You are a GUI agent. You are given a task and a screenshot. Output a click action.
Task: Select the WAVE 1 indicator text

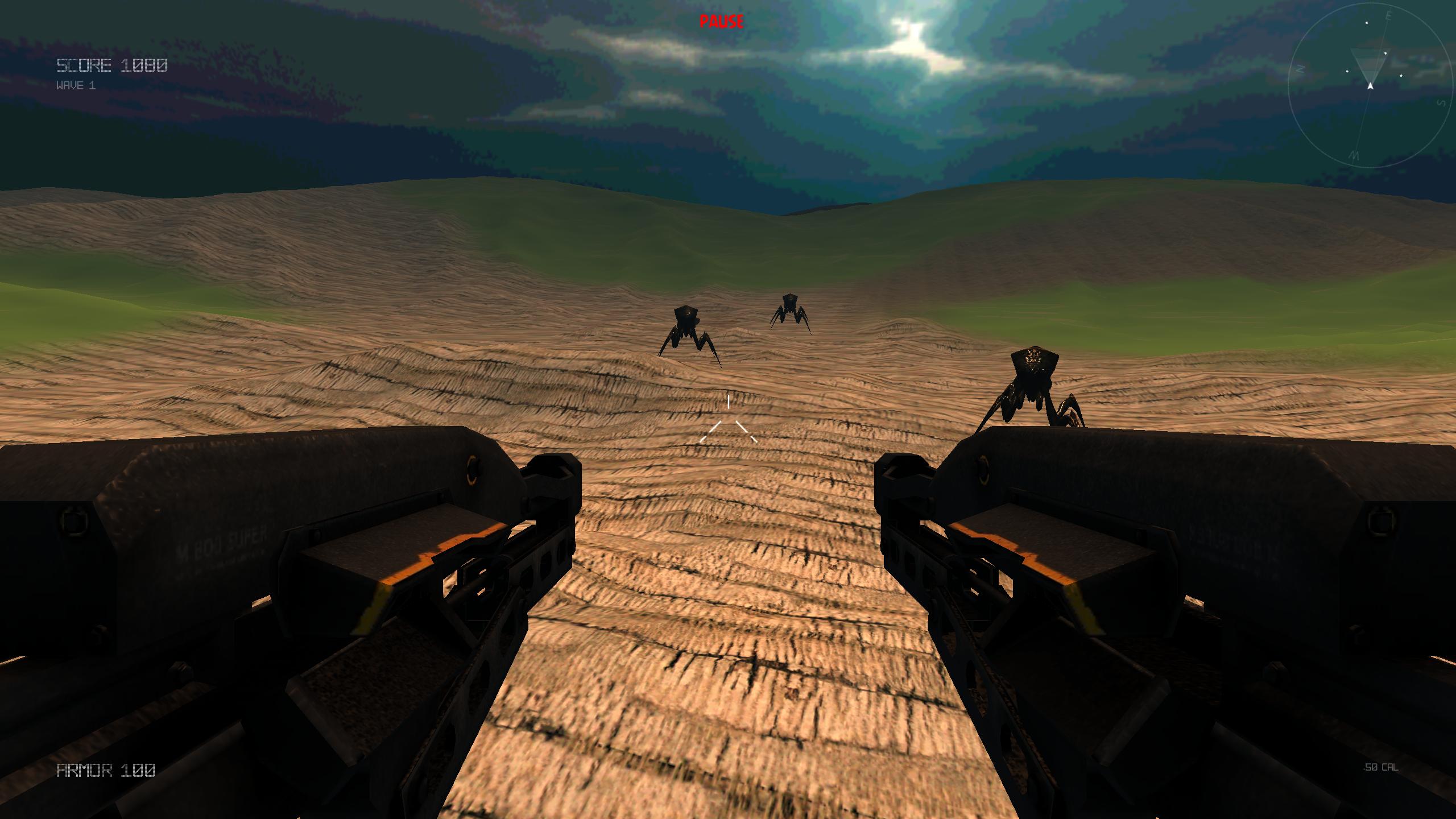pyautogui.click(x=76, y=87)
